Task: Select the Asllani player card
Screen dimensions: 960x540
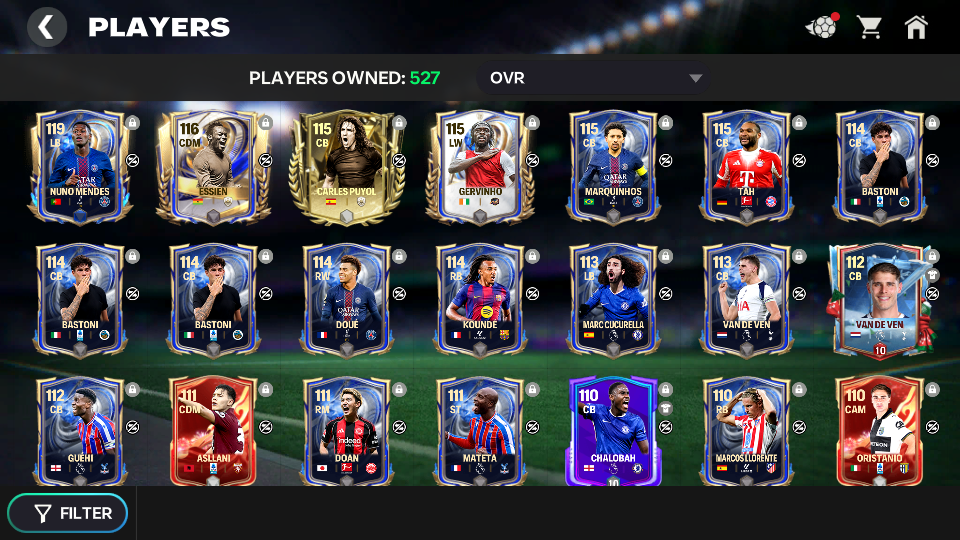Action: (212, 430)
